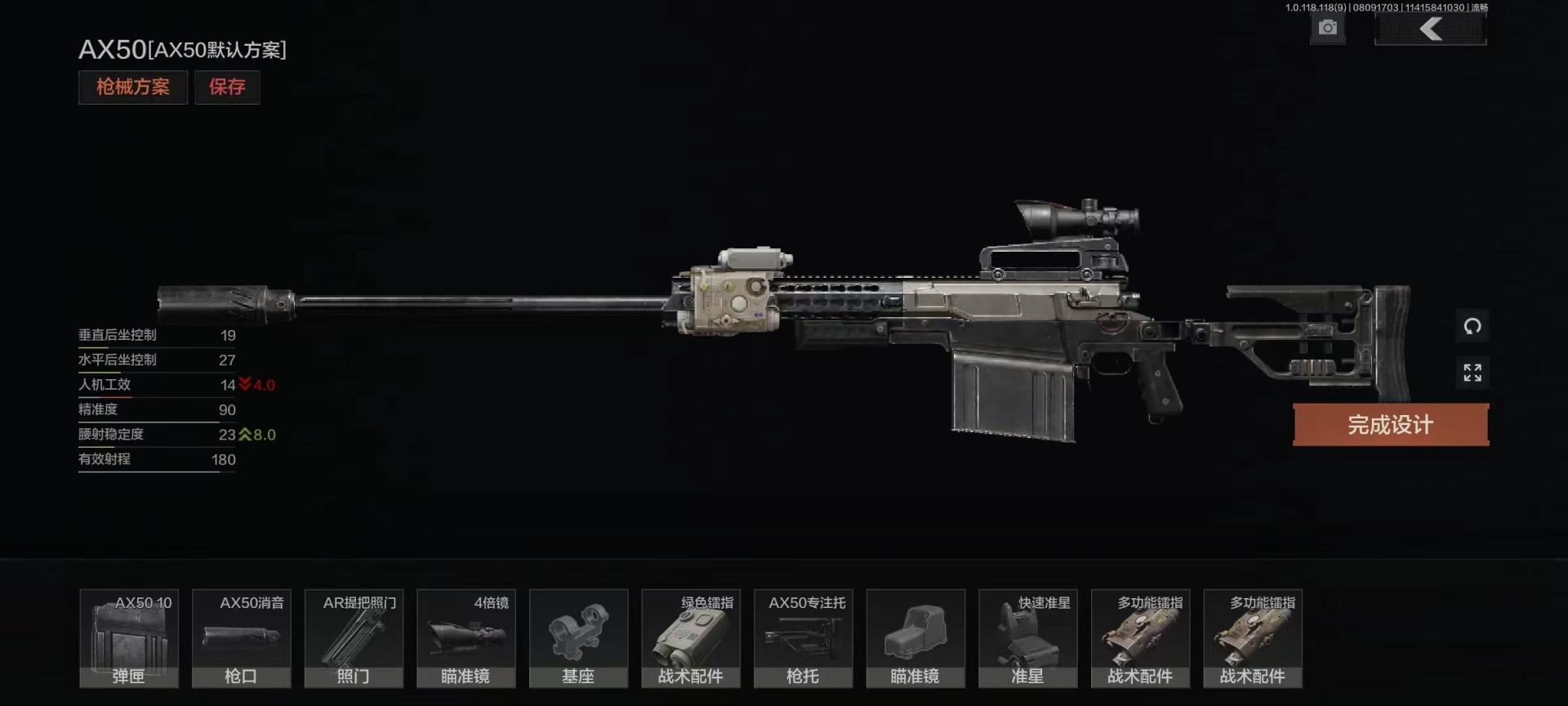Screen dimensions: 1568x706
Task: Expand the weapon view to fullscreen
Action: (x=1472, y=373)
